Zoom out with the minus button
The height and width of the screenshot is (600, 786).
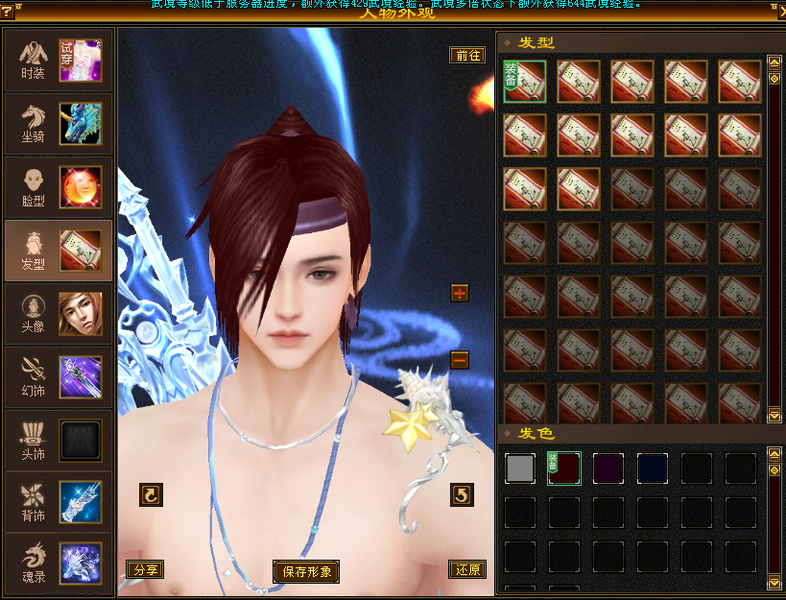(x=460, y=359)
